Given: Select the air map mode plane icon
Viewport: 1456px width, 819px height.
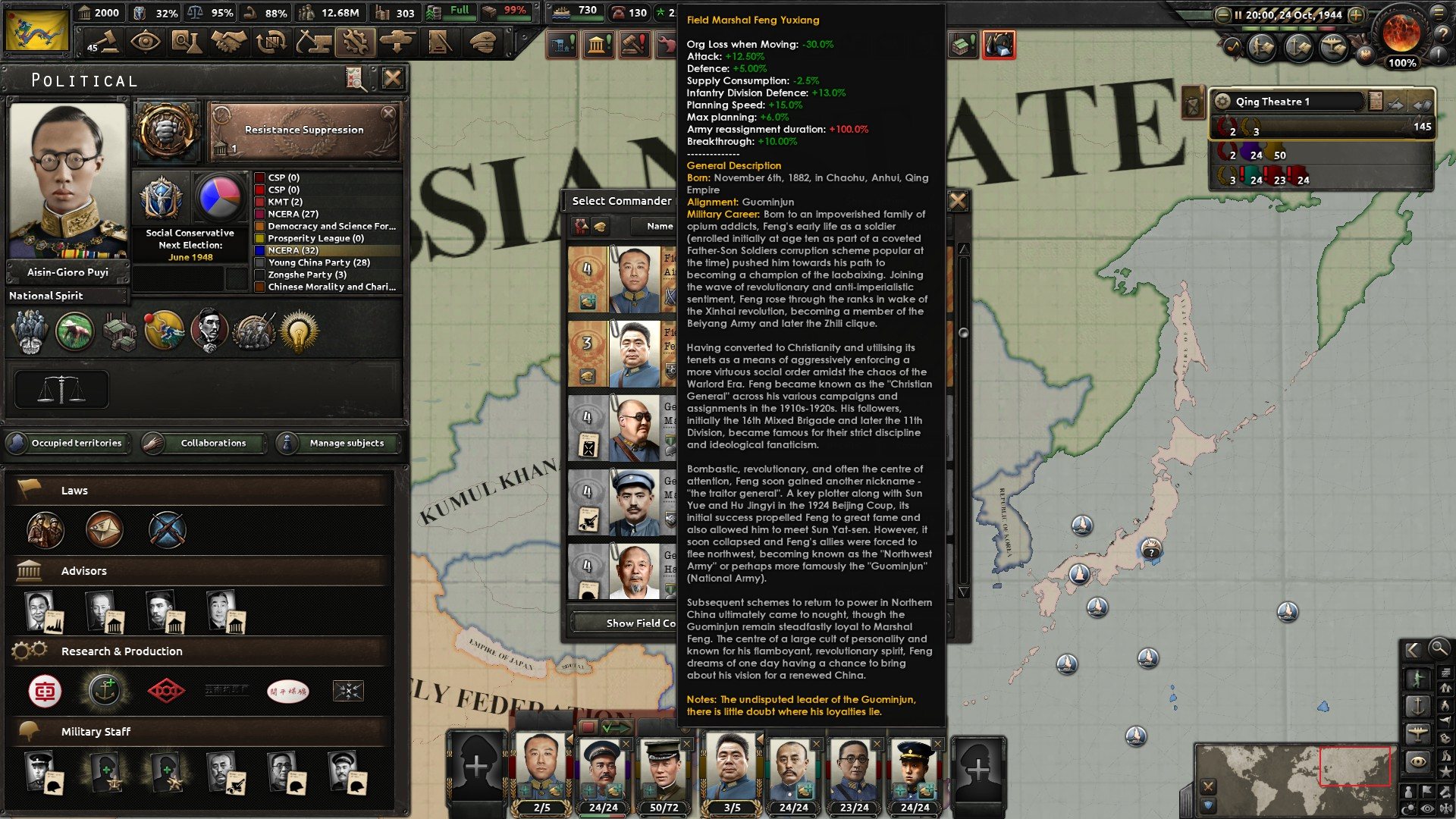Looking at the screenshot, I should (x=1417, y=732).
